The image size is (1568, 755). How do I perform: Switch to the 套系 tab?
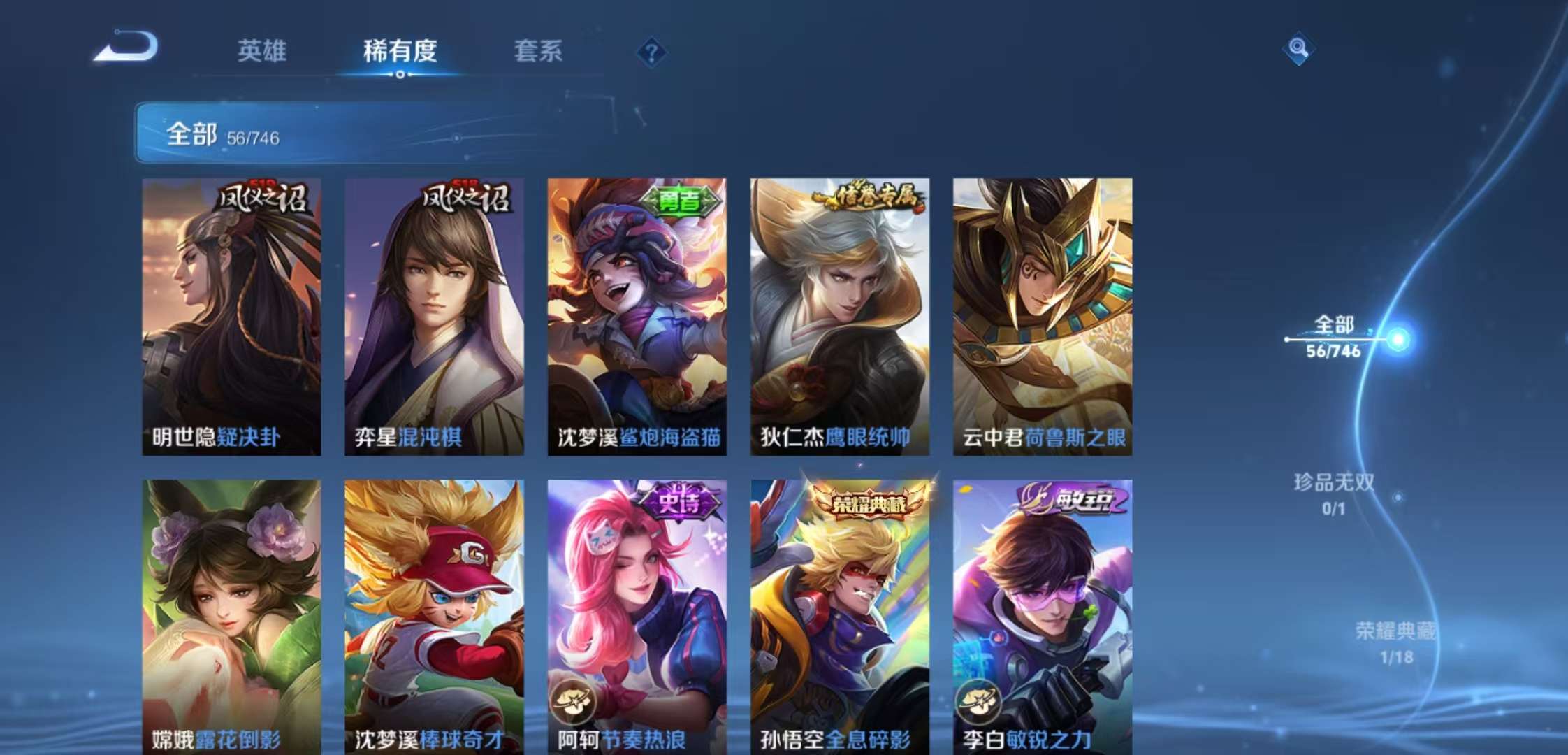pyautogui.click(x=538, y=51)
